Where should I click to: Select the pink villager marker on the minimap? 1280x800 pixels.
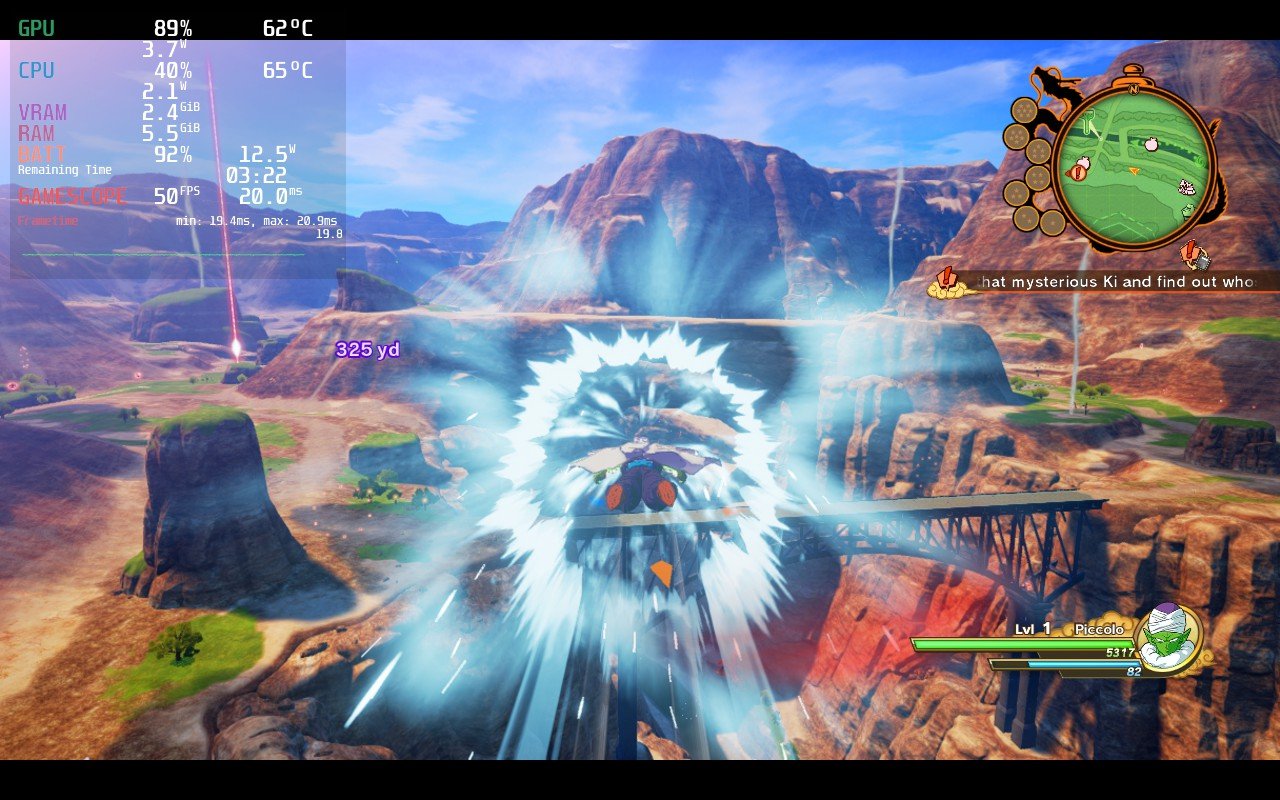1150,143
